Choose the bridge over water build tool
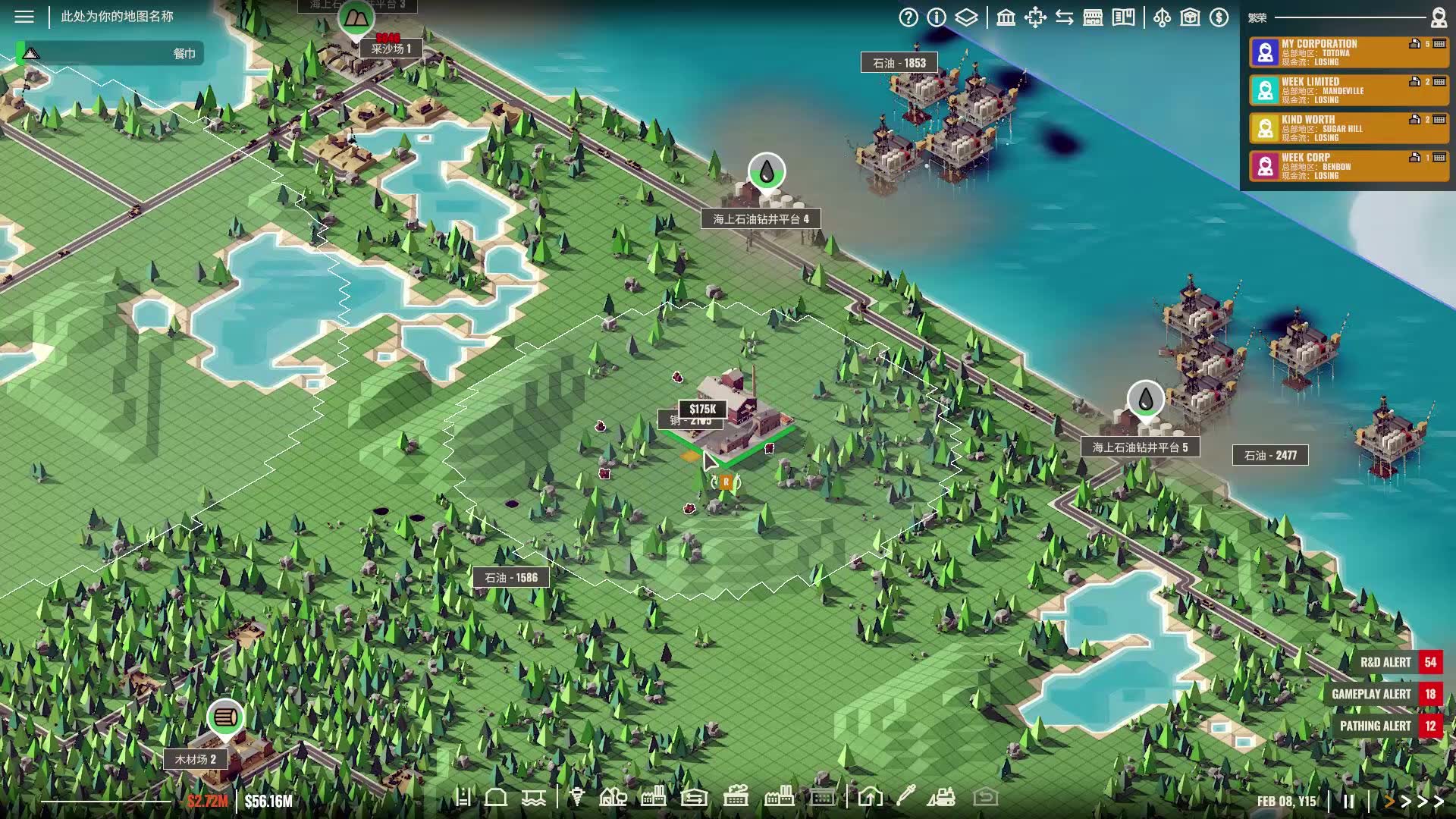This screenshot has width=1456, height=819. (534, 798)
